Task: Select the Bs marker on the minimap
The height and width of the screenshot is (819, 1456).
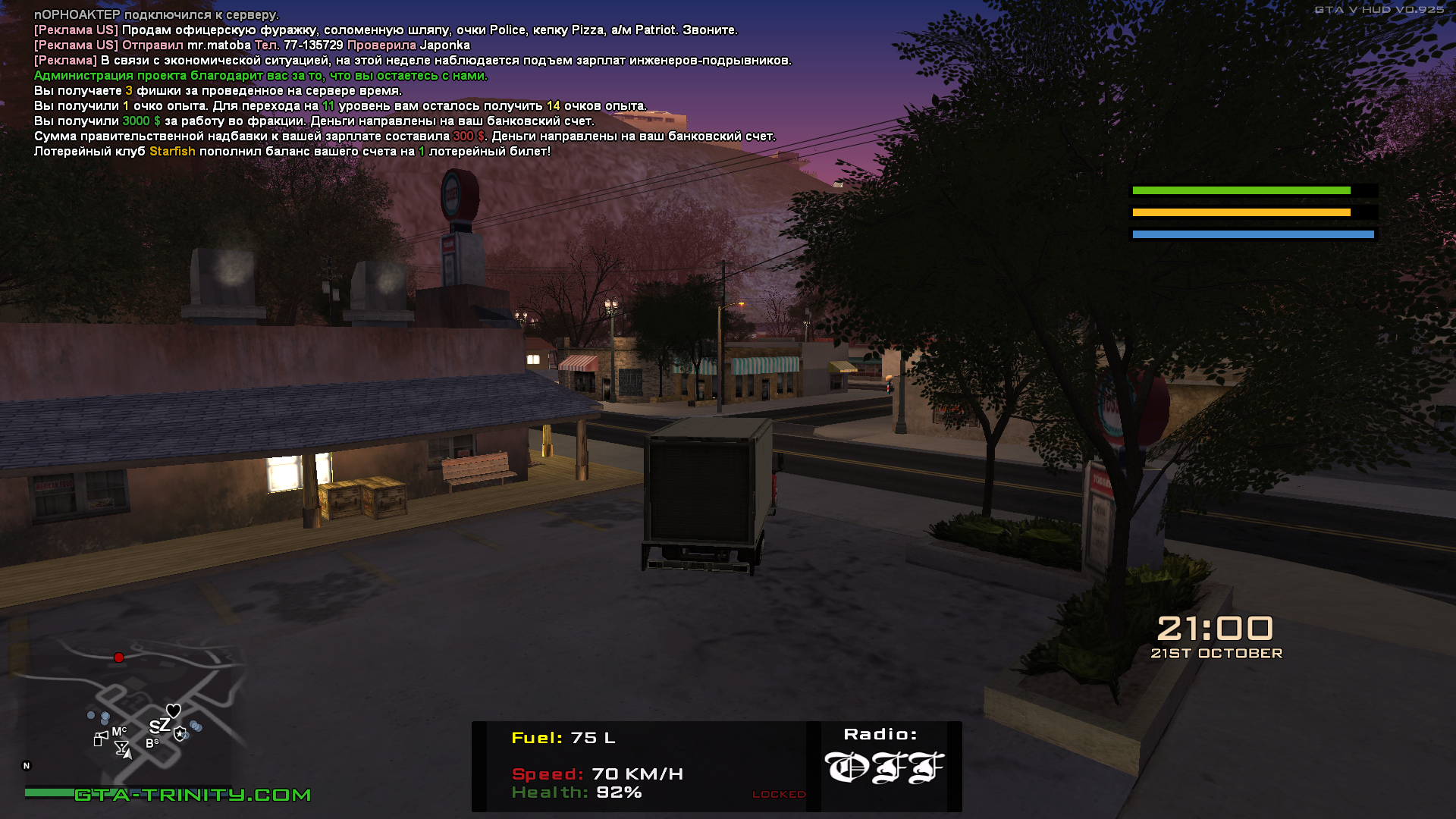Action: pos(152,743)
